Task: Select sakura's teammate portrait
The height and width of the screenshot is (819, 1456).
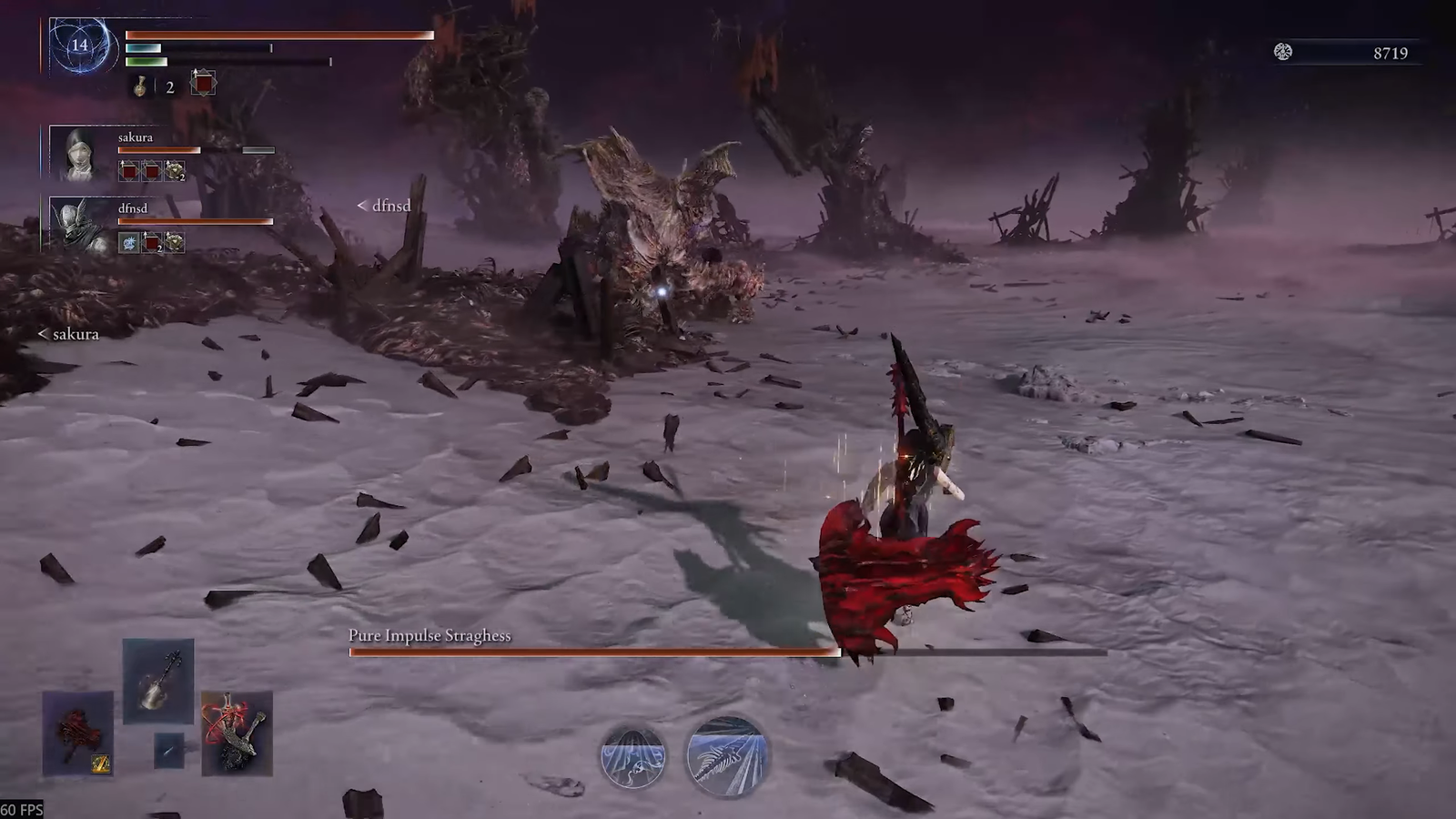Action: click(82, 154)
